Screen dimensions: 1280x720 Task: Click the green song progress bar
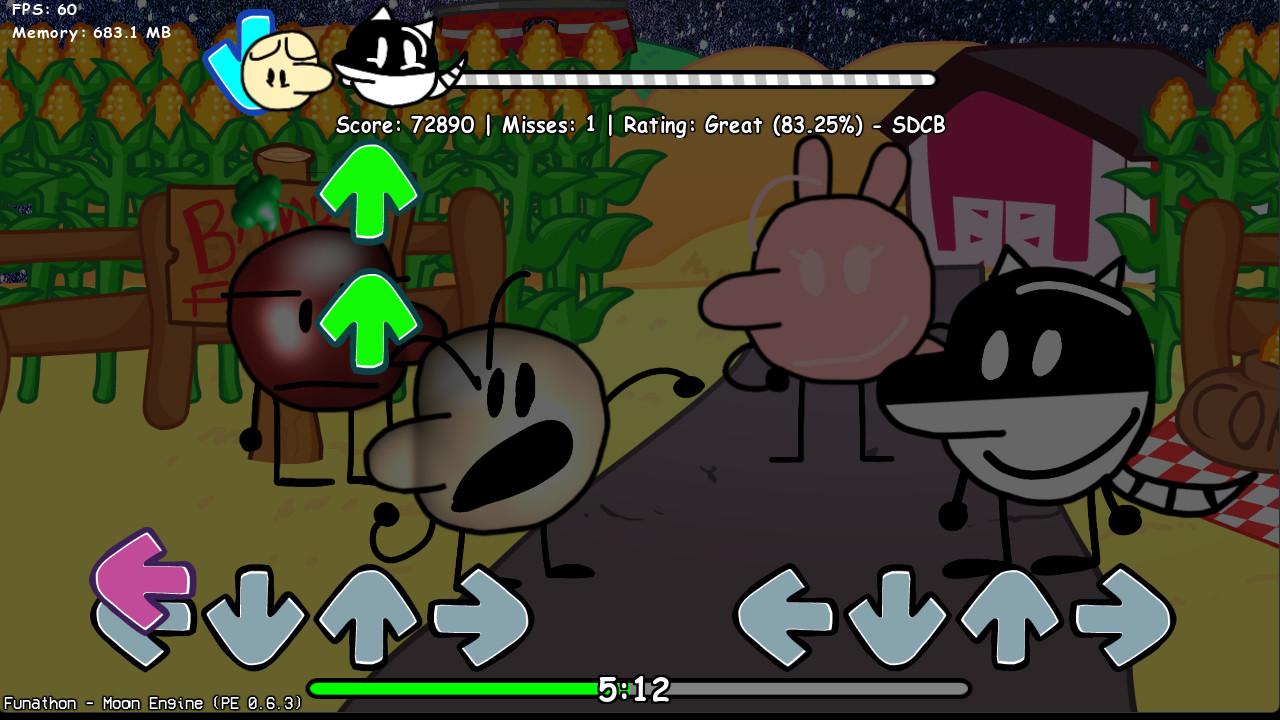pos(450,689)
